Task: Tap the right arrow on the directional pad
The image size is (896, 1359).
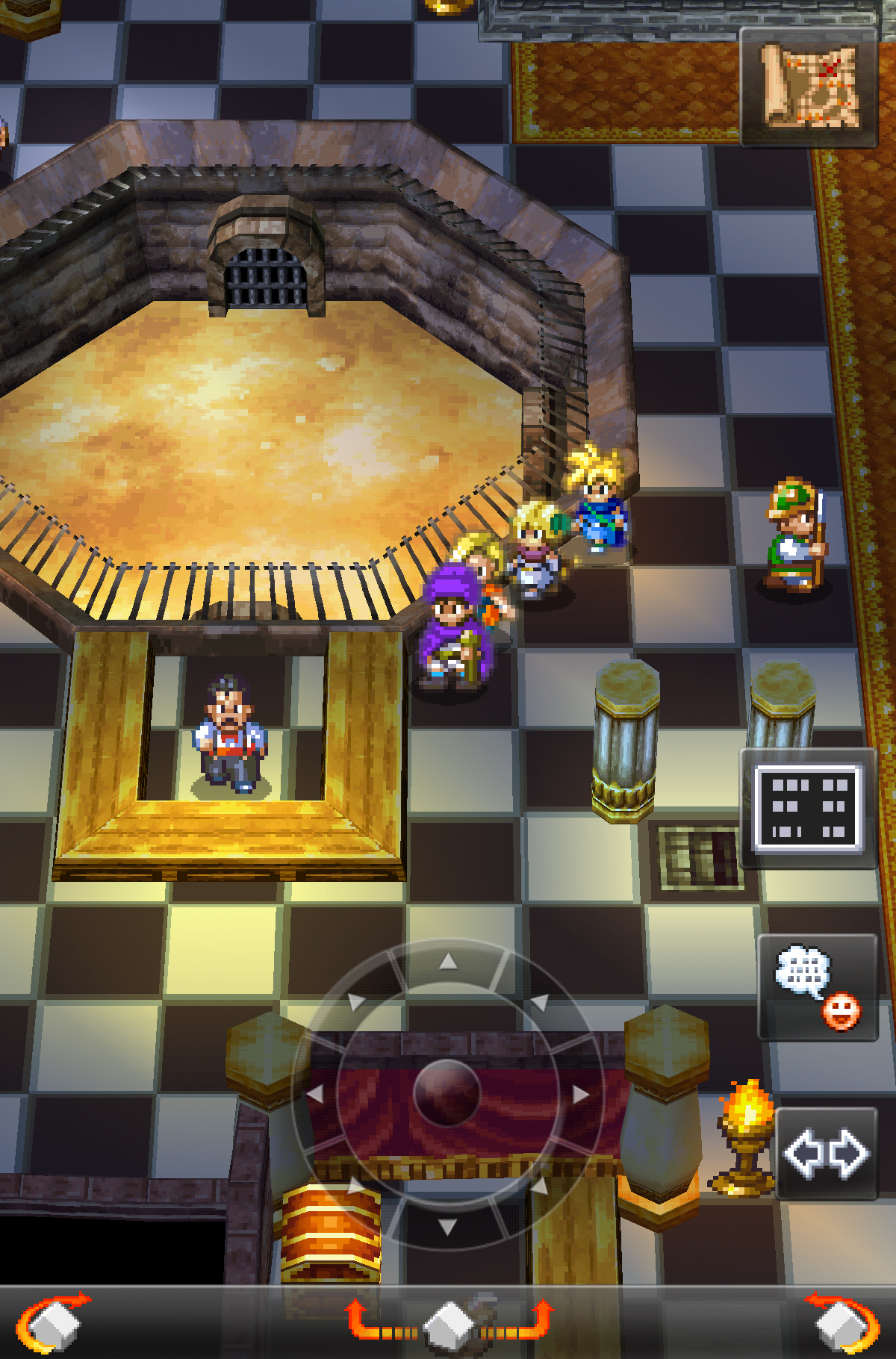Action: click(x=580, y=1094)
